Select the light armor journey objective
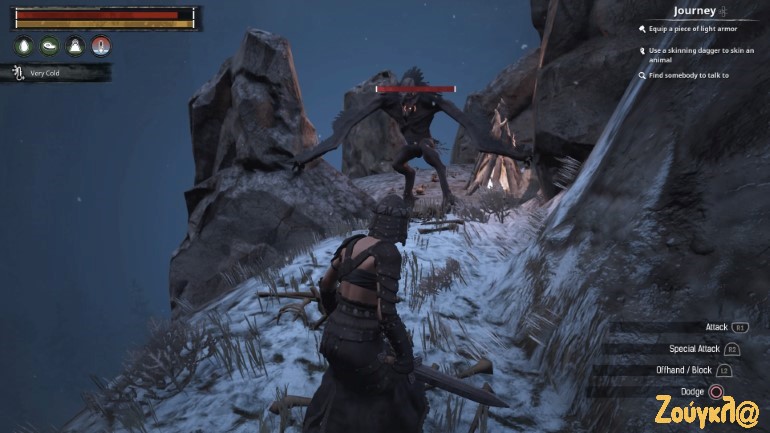This screenshot has height=433, width=770. 692,29
